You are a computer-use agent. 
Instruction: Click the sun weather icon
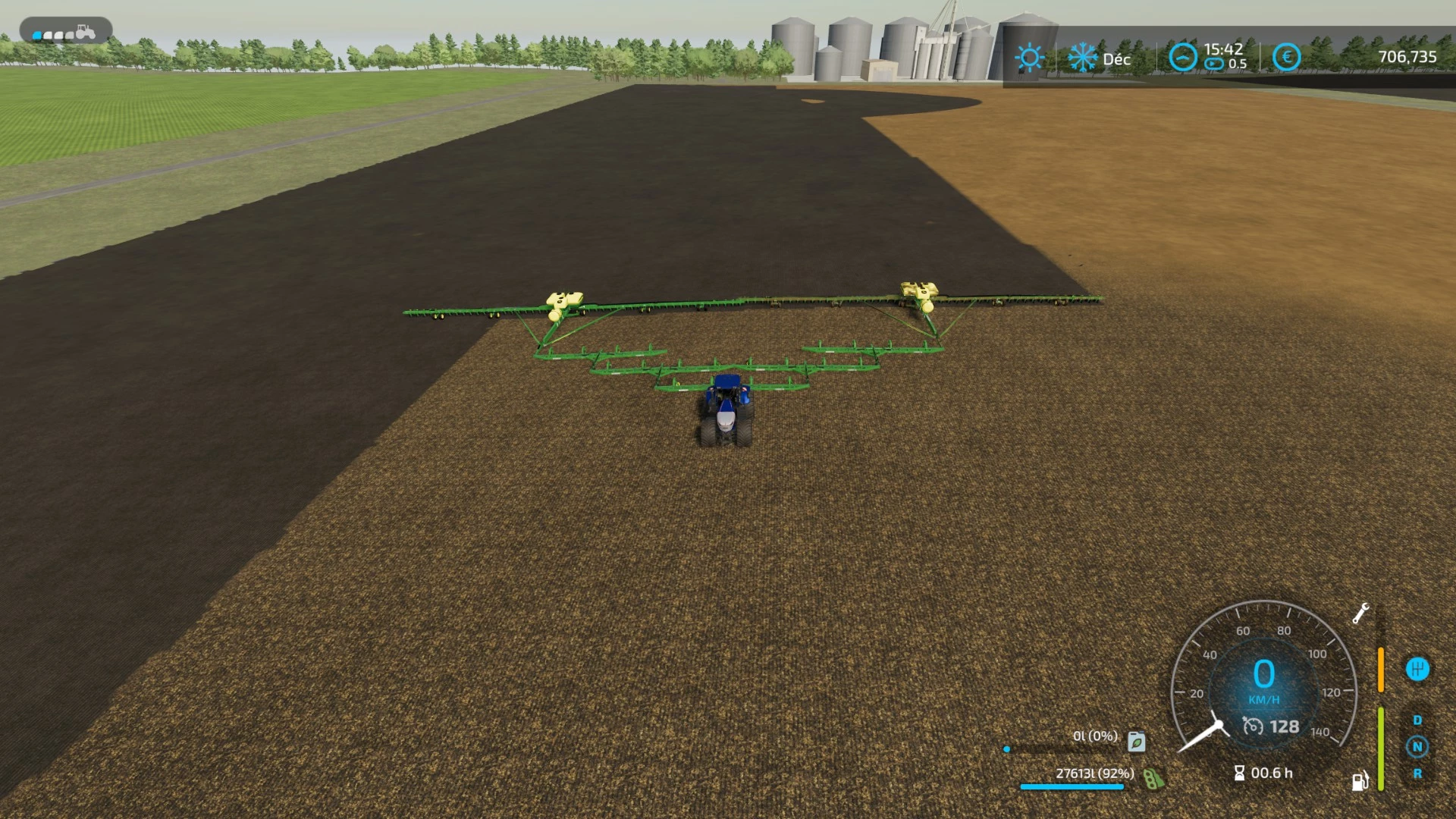(1031, 56)
